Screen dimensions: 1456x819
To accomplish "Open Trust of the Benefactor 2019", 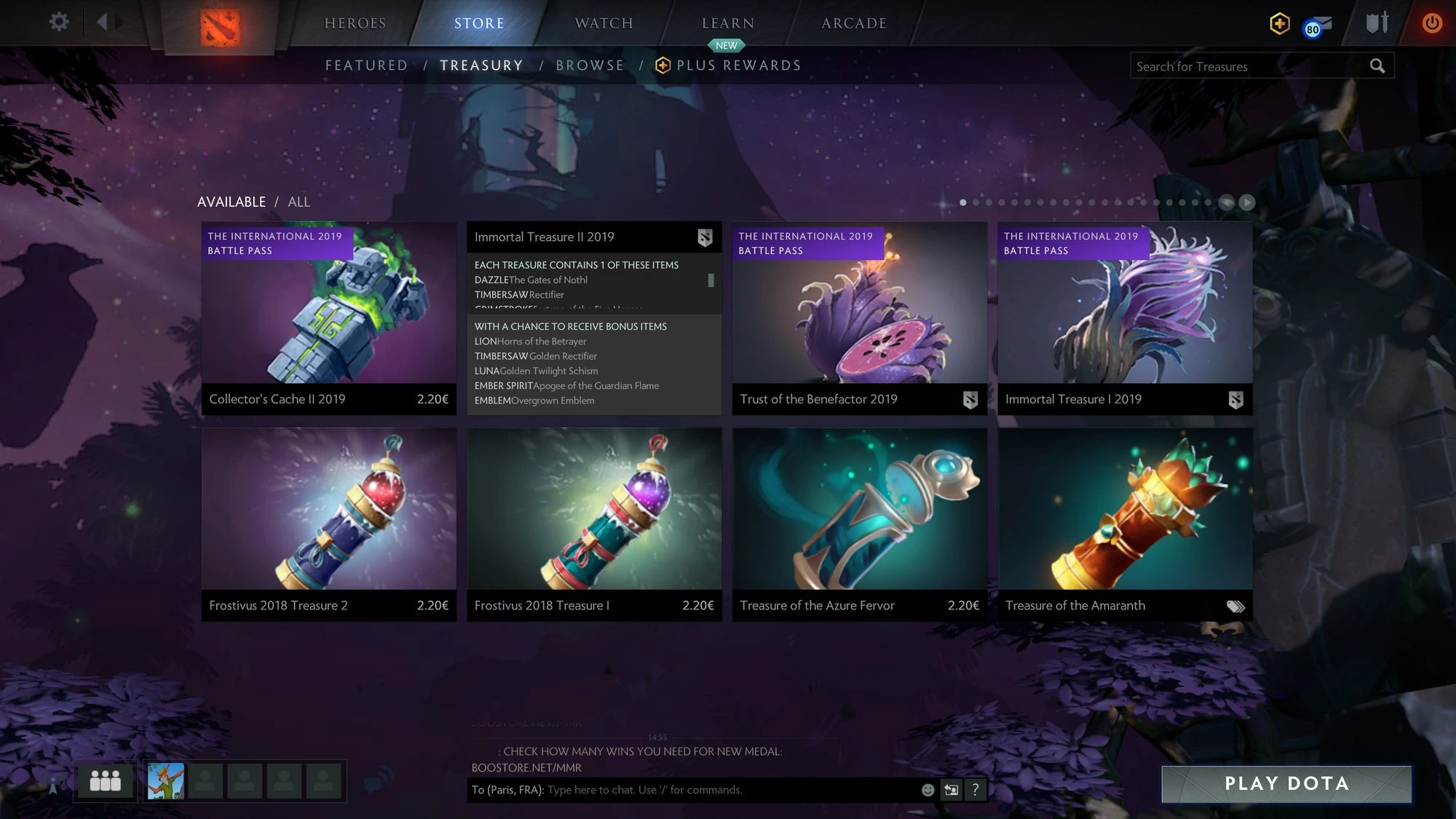I will coord(859,318).
